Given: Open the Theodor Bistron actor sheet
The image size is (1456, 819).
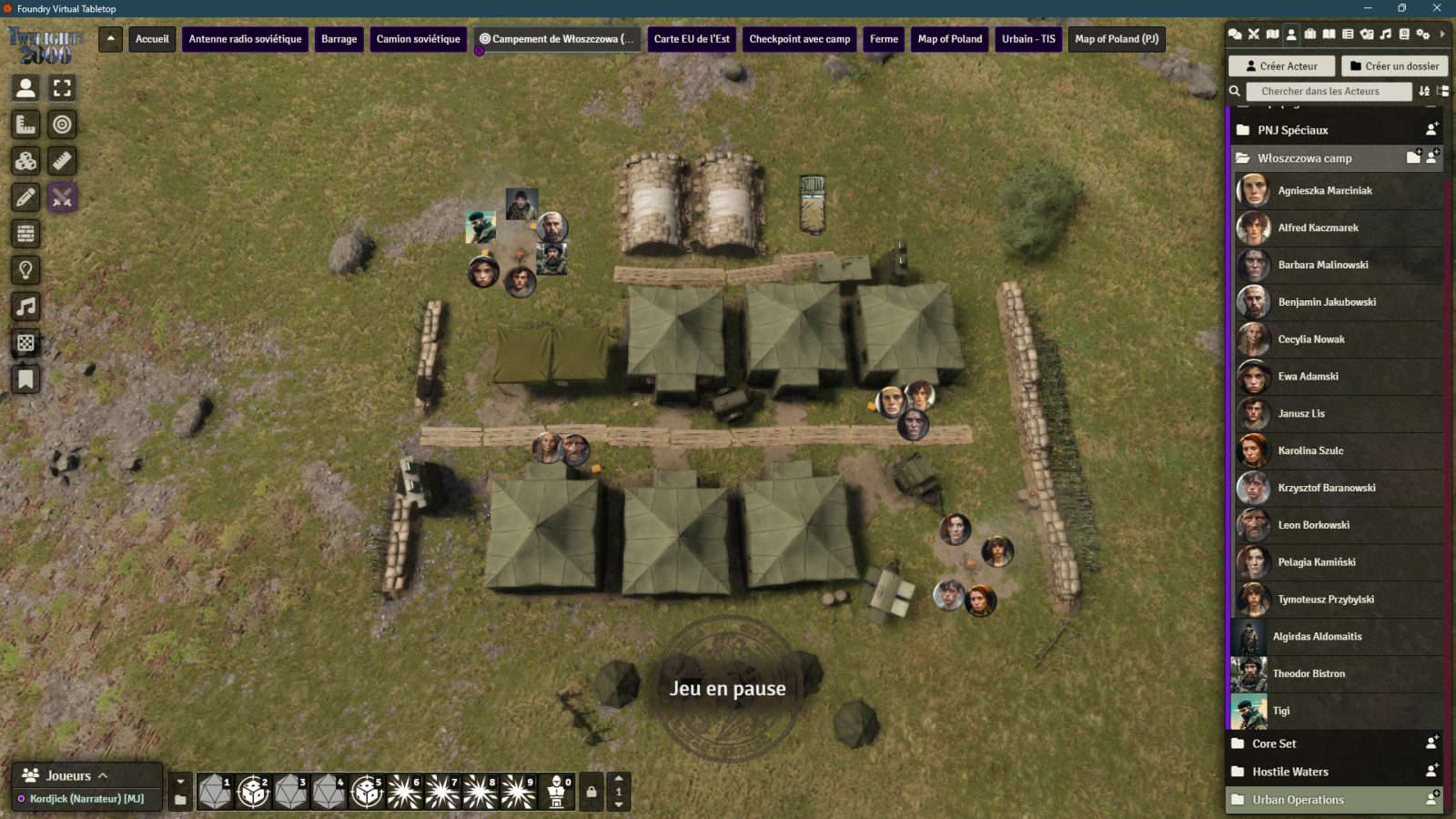Looking at the screenshot, I should coord(1308,674).
